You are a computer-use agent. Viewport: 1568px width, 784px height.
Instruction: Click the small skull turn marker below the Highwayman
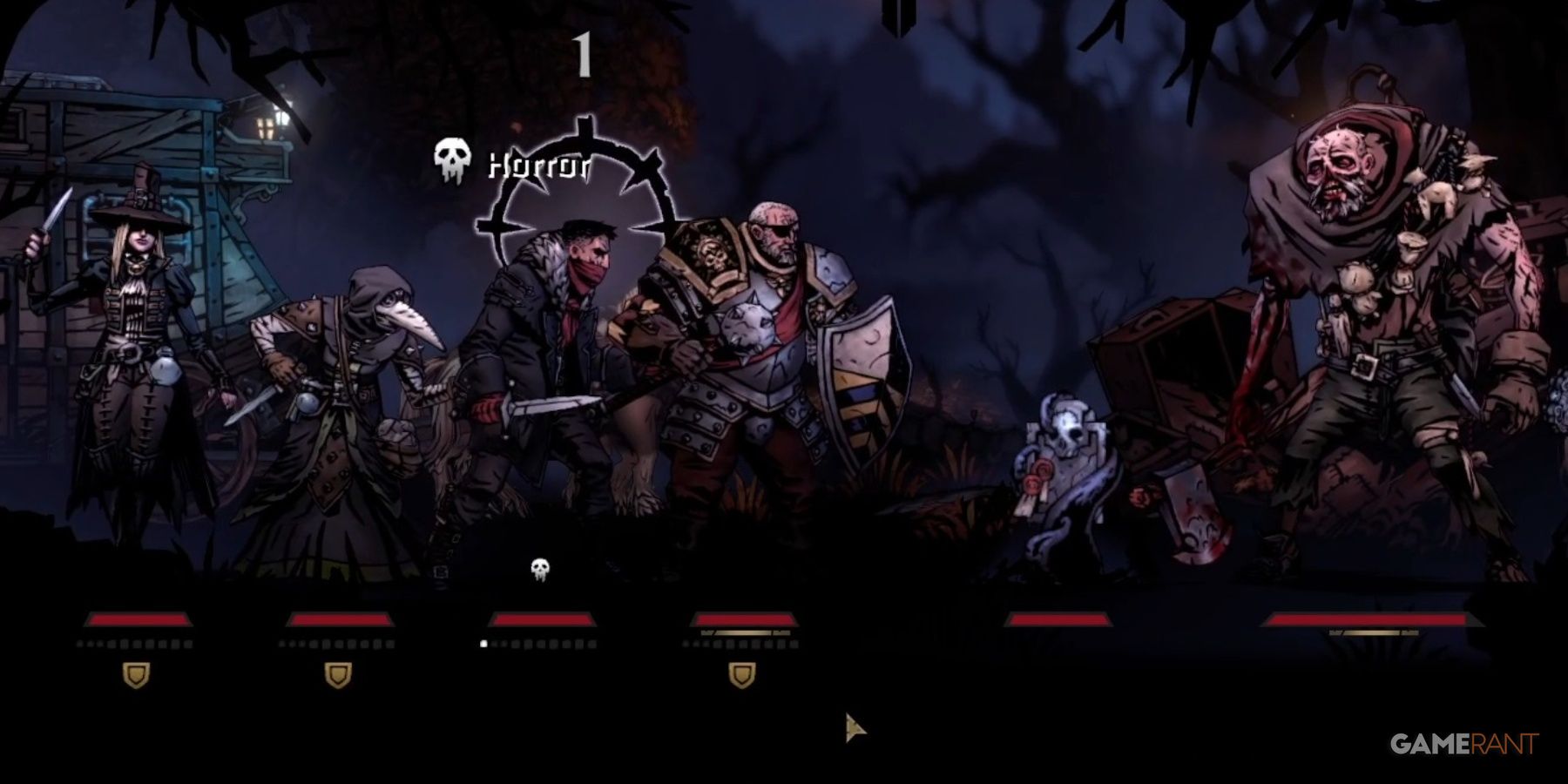[542, 567]
